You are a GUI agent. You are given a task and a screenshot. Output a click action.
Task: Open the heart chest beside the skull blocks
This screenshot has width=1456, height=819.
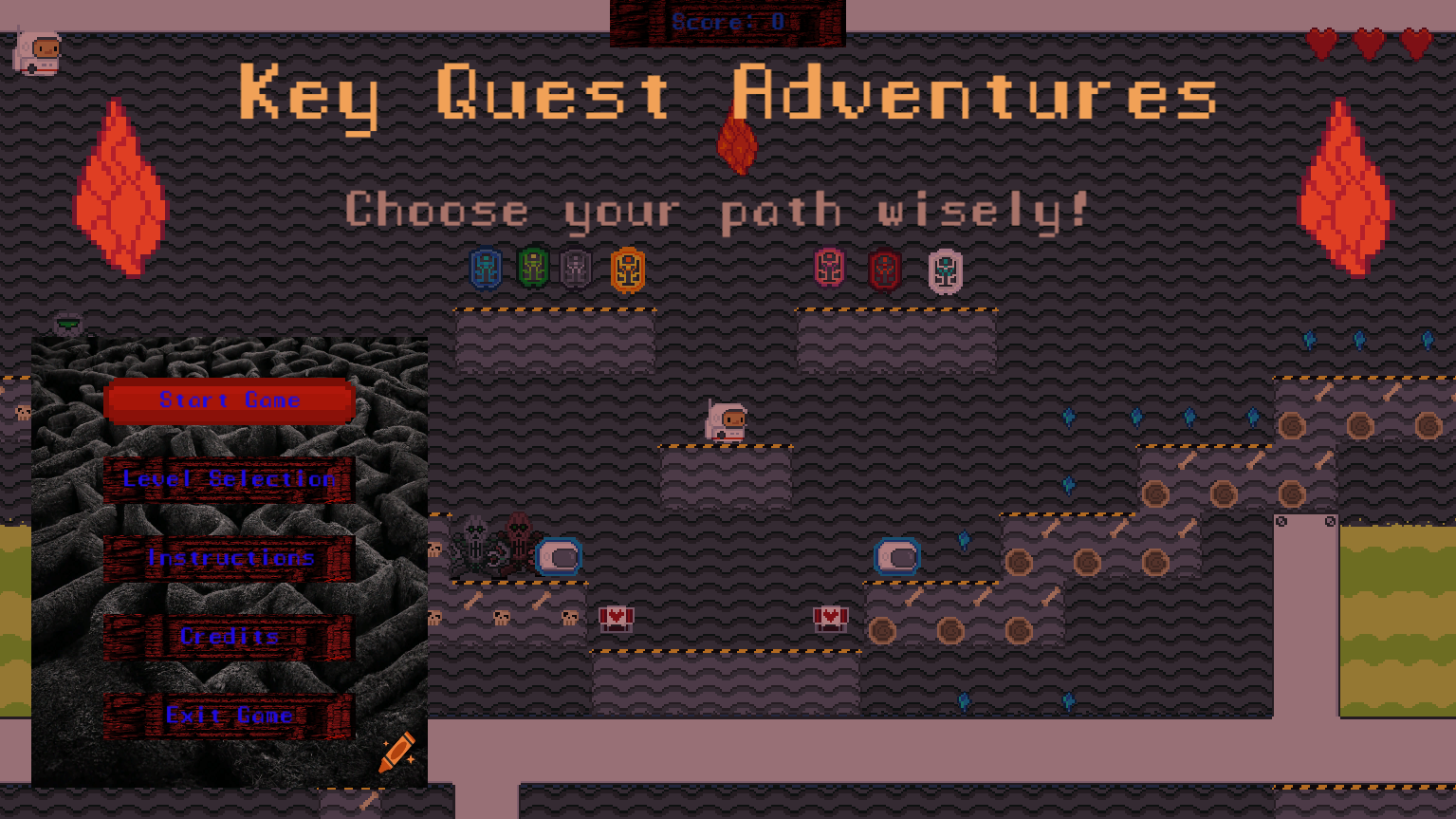617,617
